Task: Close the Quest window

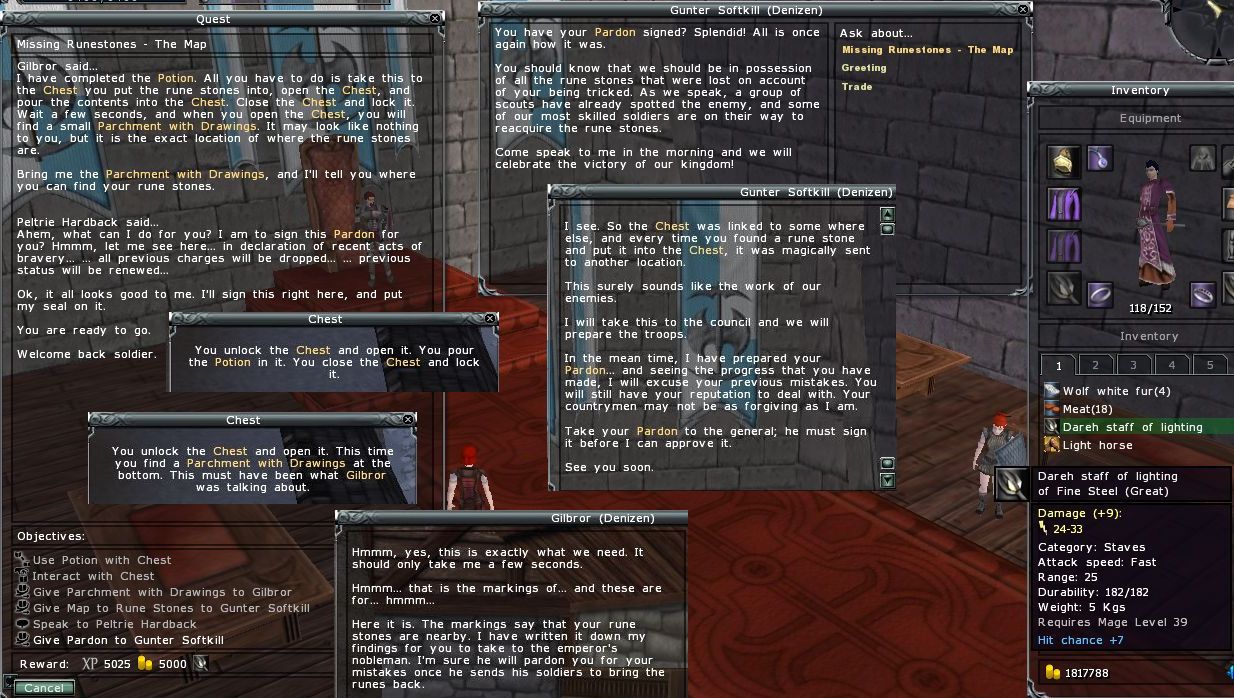Action: click(435, 18)
